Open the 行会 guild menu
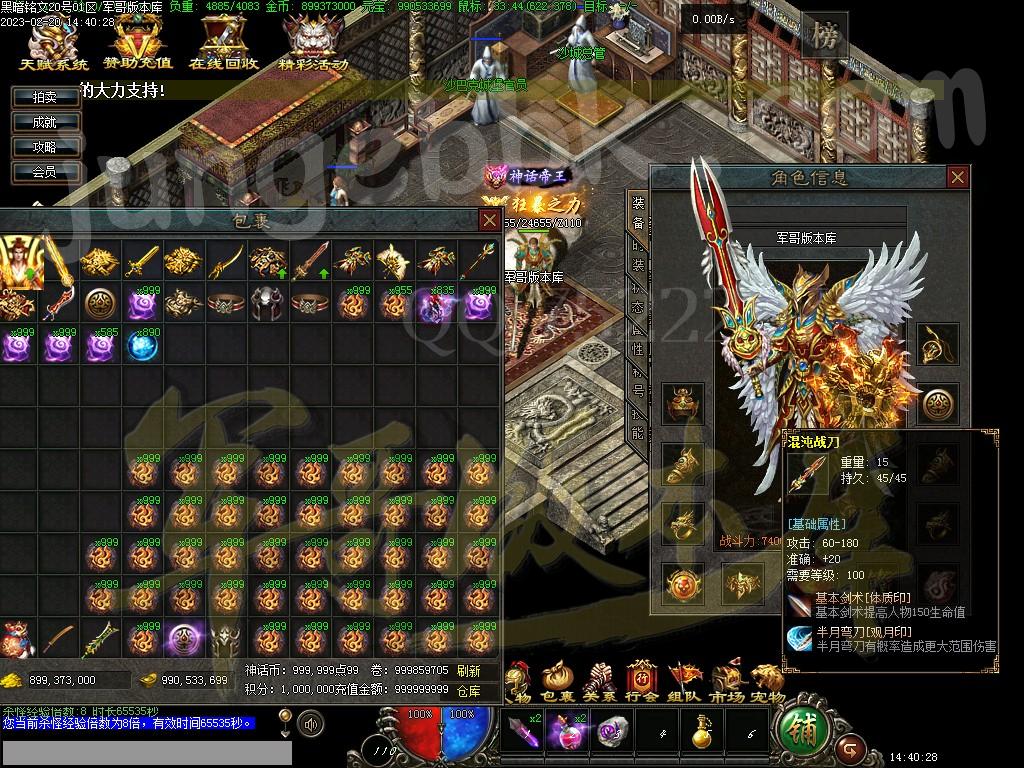Viewport: 1024px width, 768px height. tap(642, 681)
